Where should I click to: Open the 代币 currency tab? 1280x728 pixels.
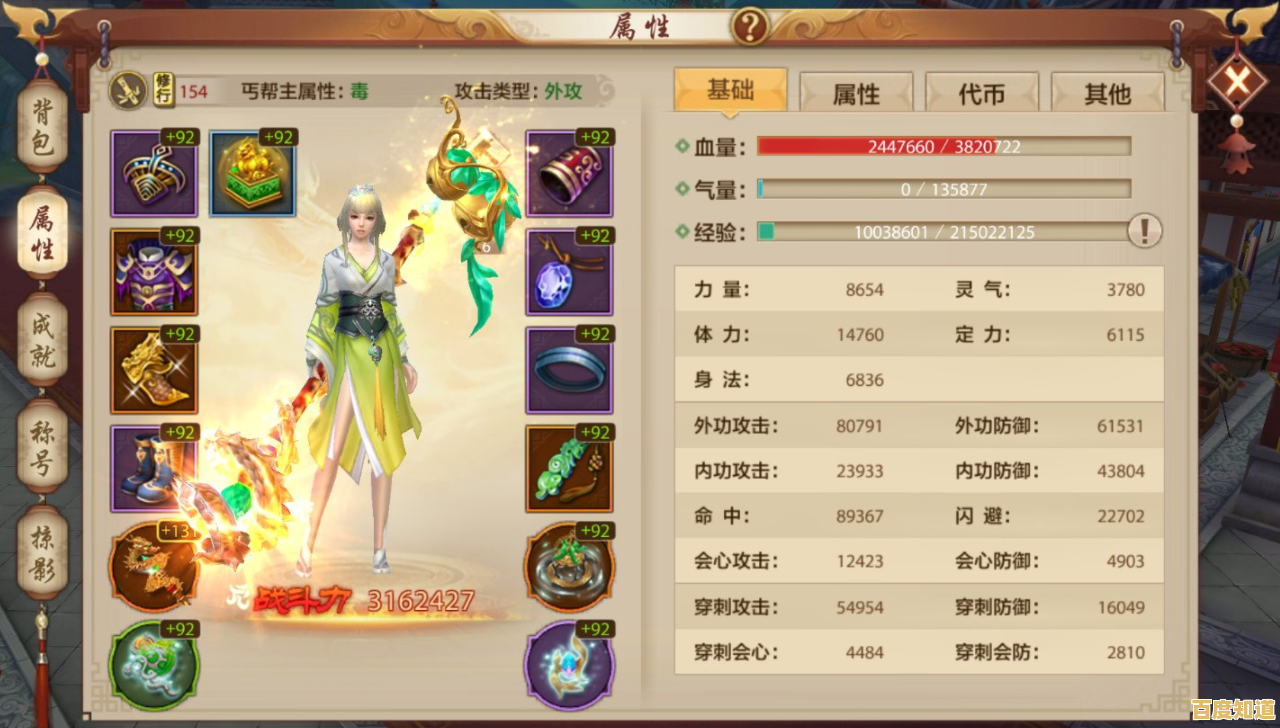[x=982, y=93]
